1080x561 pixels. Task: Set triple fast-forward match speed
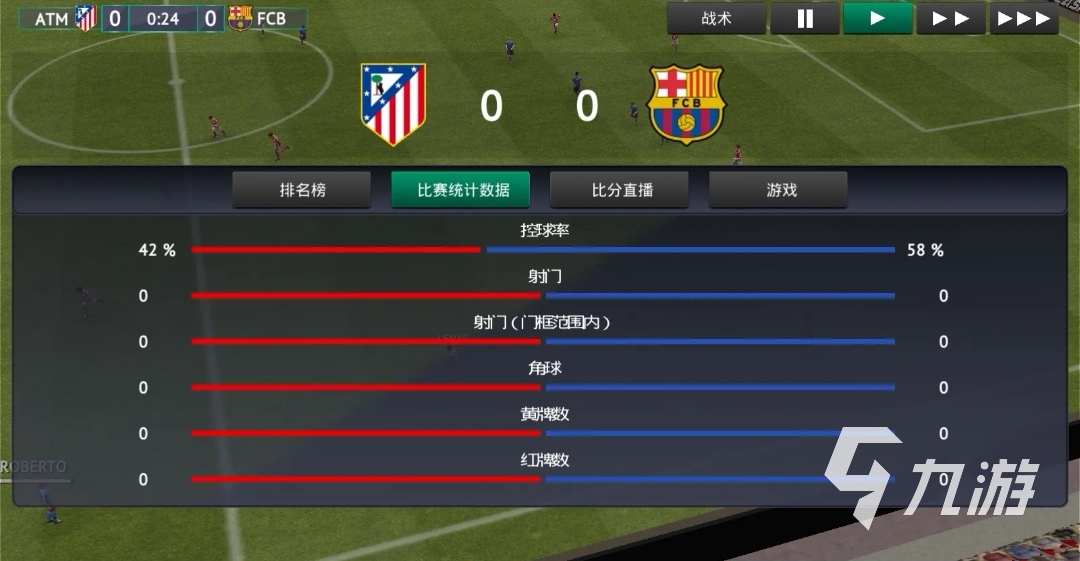click(x=1024, y=18)
